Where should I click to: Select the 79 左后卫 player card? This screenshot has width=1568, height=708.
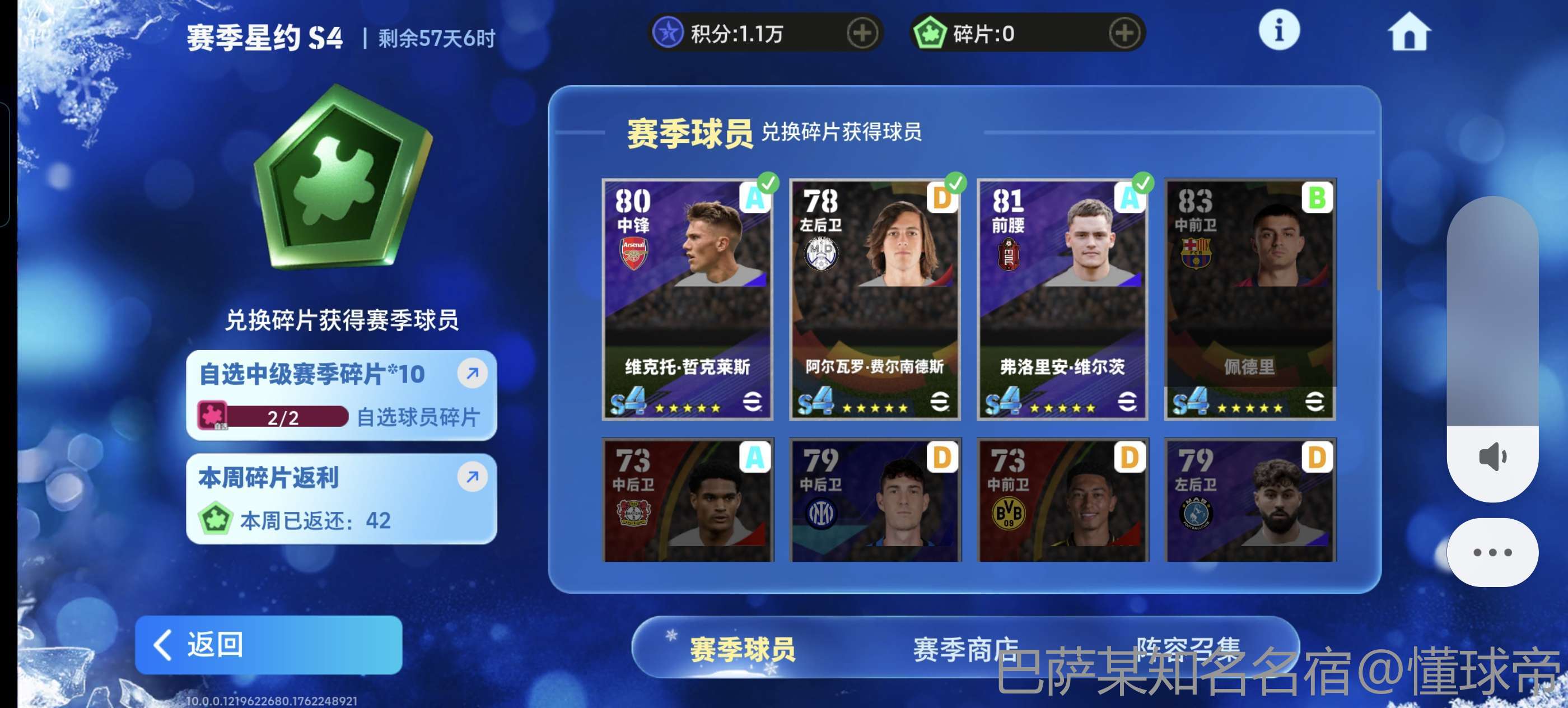[1250, 499]
